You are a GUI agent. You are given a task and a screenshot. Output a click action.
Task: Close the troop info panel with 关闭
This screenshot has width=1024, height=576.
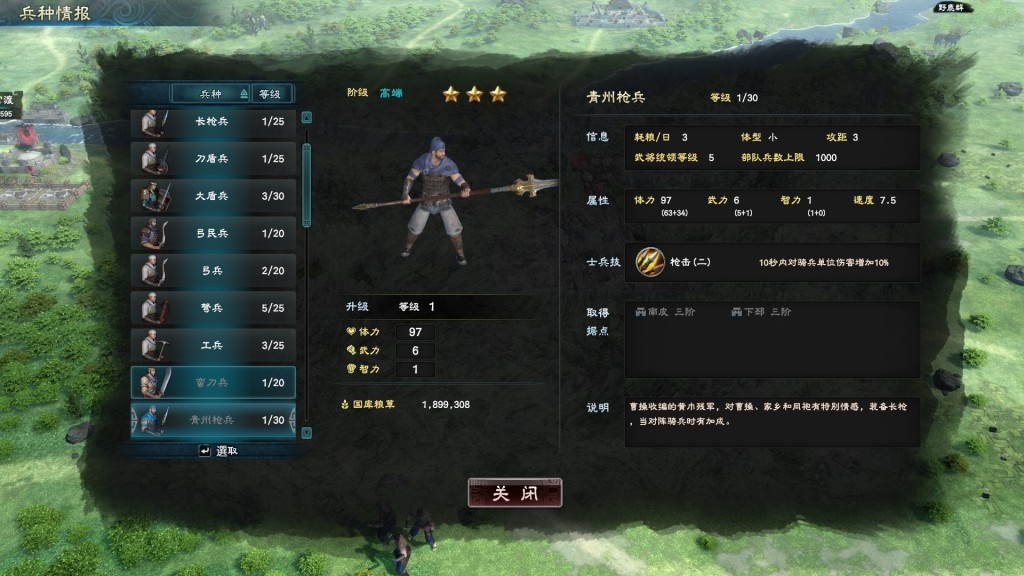(x=515, y=493)
